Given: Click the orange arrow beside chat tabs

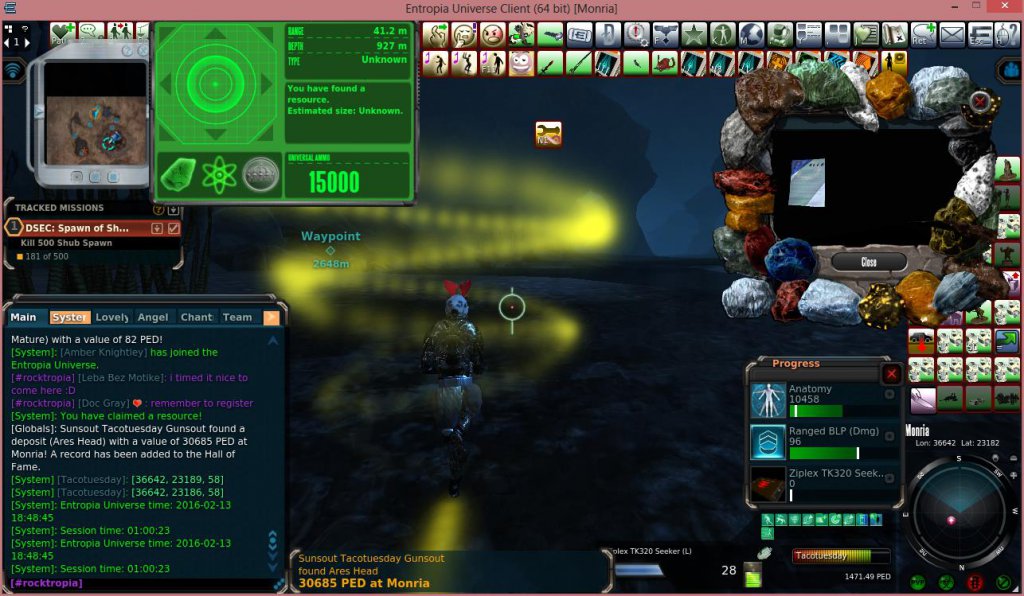Looking at the screenshot, I should tap(271, 317).
